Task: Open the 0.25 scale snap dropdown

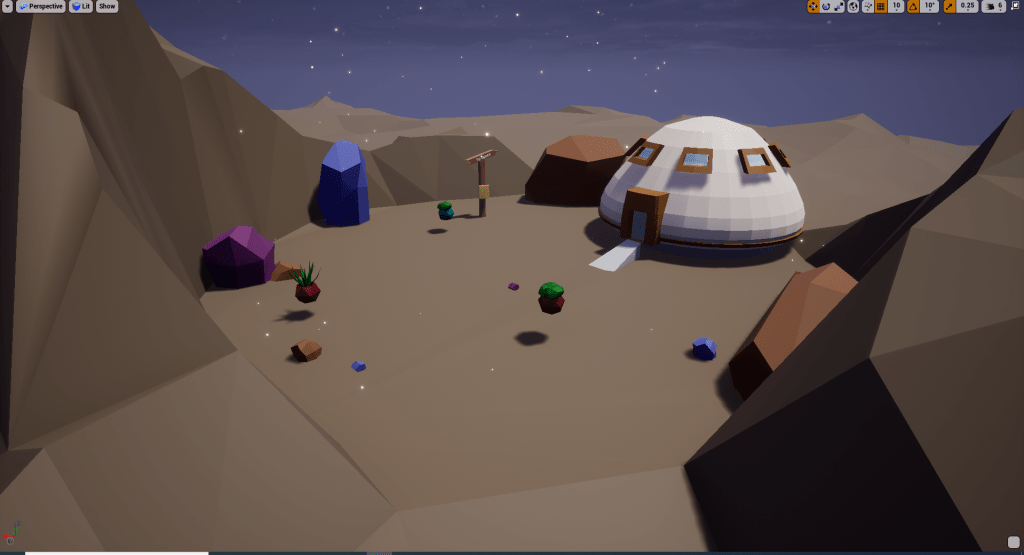Action: click(x=967, y=6)
